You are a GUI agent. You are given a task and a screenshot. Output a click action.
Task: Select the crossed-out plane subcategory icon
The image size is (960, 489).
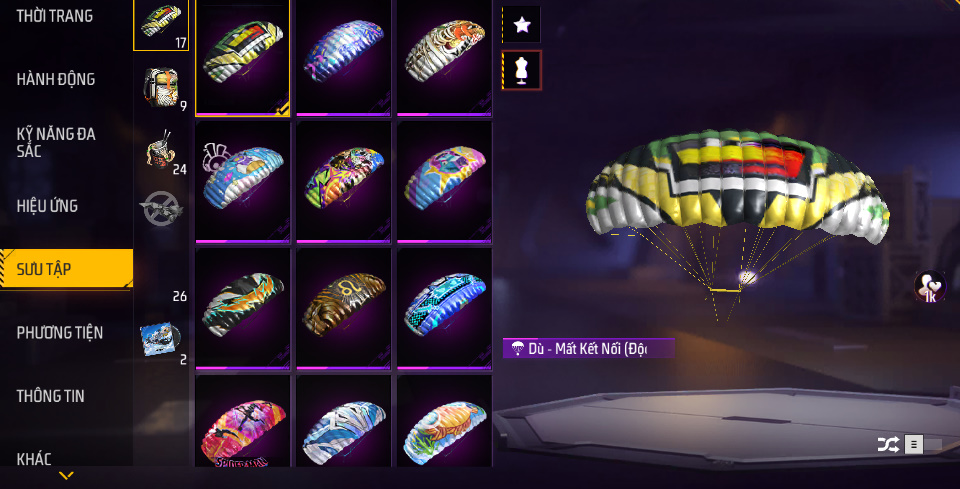160,209
